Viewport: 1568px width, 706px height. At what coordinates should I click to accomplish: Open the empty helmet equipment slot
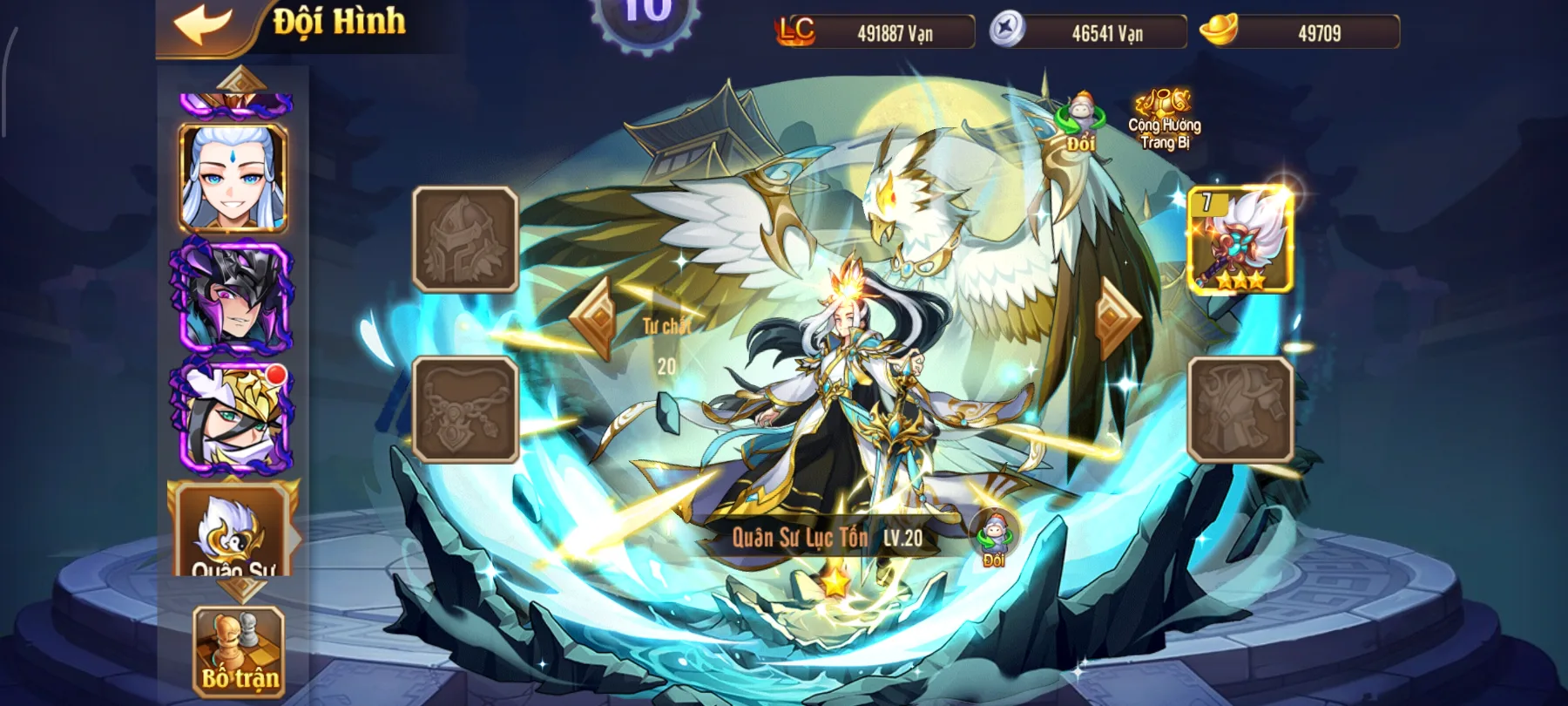tap(465, 239)
